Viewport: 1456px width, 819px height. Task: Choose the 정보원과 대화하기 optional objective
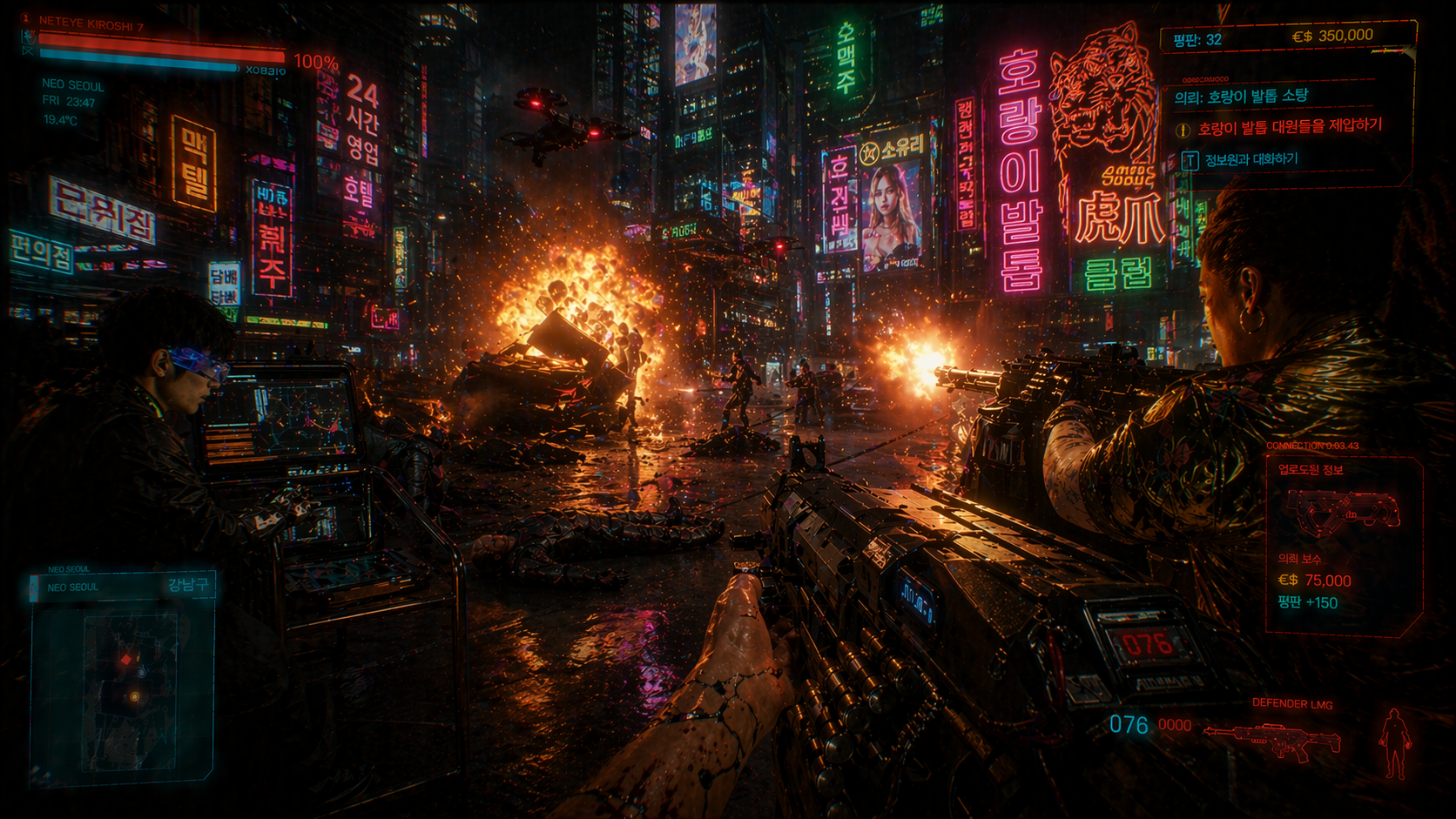tap(1250, 159)
